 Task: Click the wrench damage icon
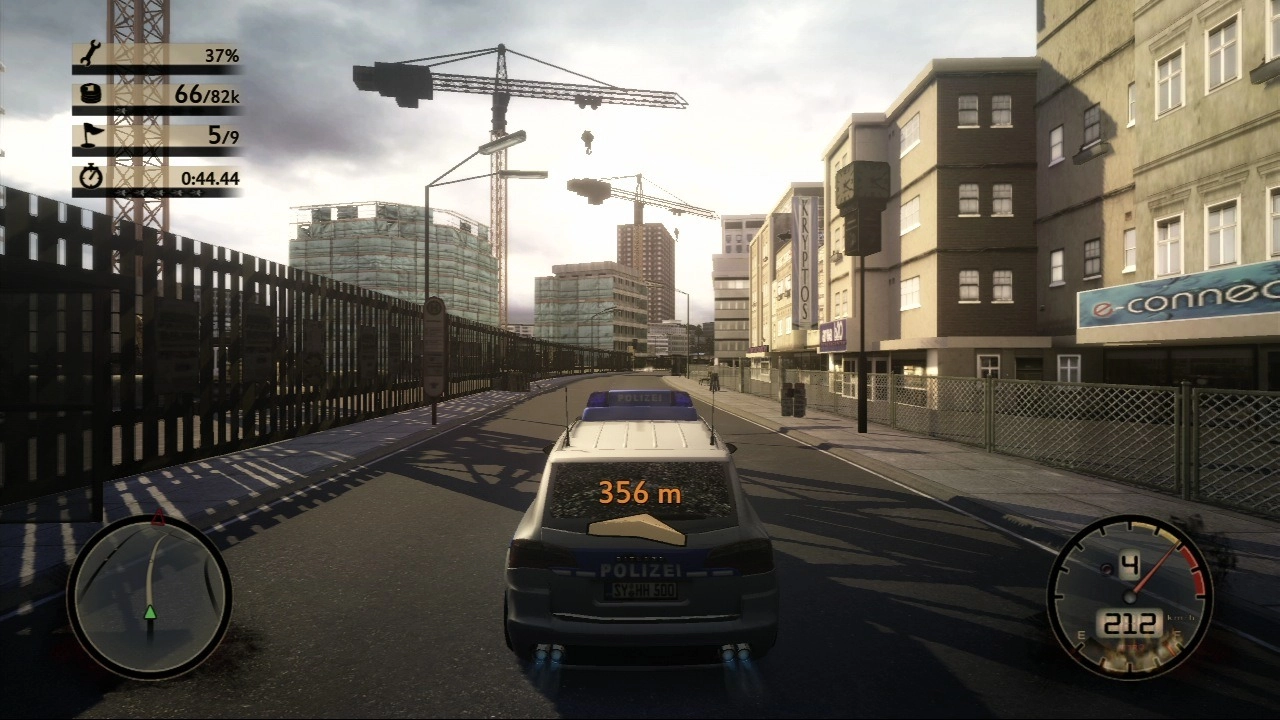click(90, 53)
